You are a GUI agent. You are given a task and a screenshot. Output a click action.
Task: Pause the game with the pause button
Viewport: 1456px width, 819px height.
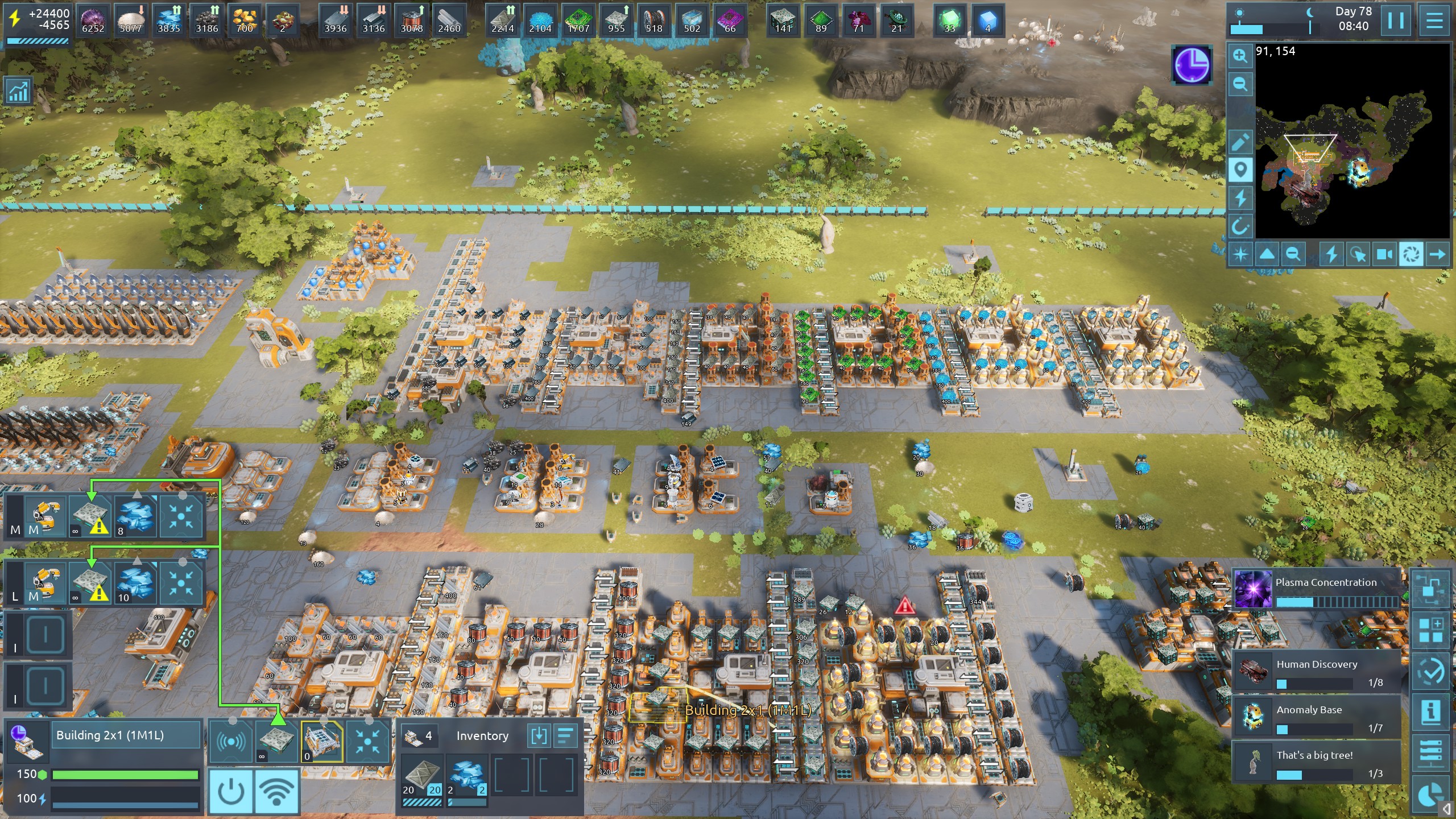pos(1396,20)
